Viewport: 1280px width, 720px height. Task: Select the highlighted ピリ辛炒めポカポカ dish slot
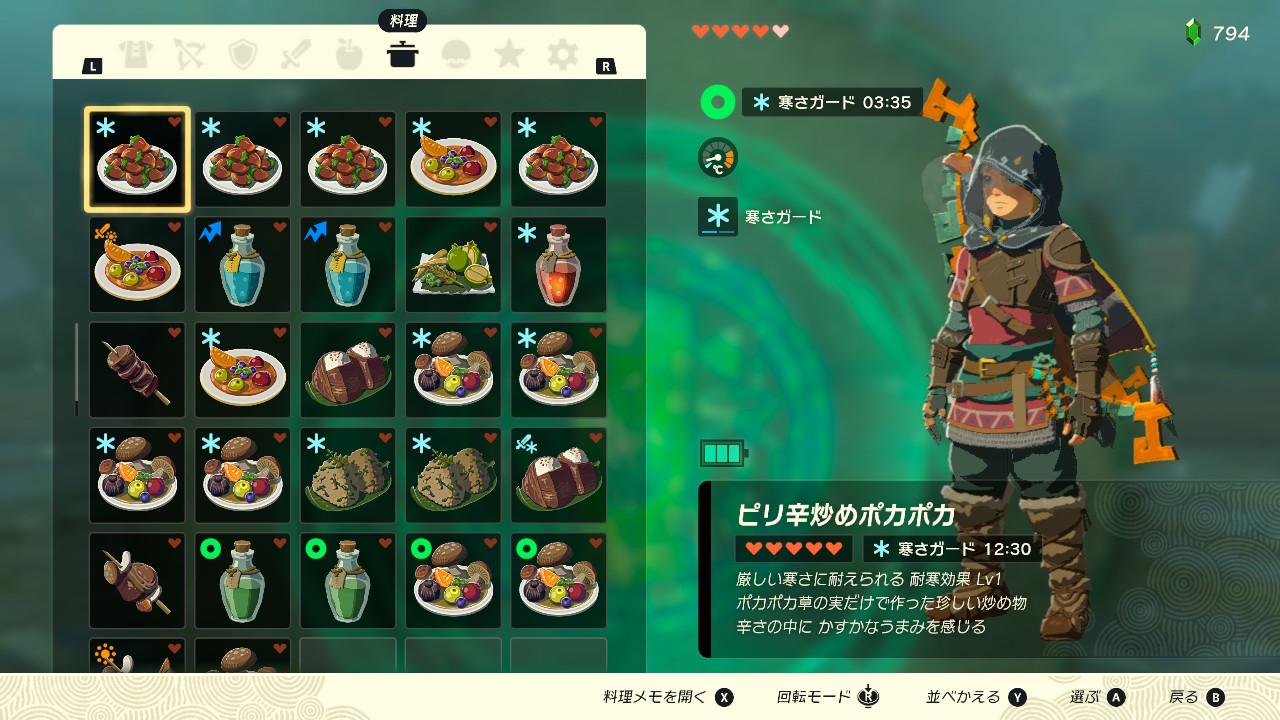(x=137, y=160)
